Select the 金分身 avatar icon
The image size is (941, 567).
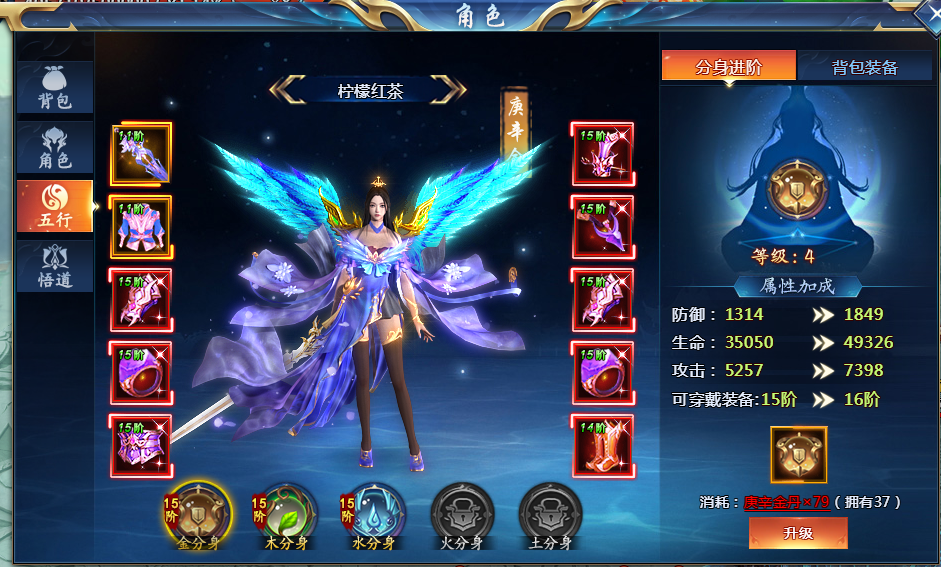[197, 511]
